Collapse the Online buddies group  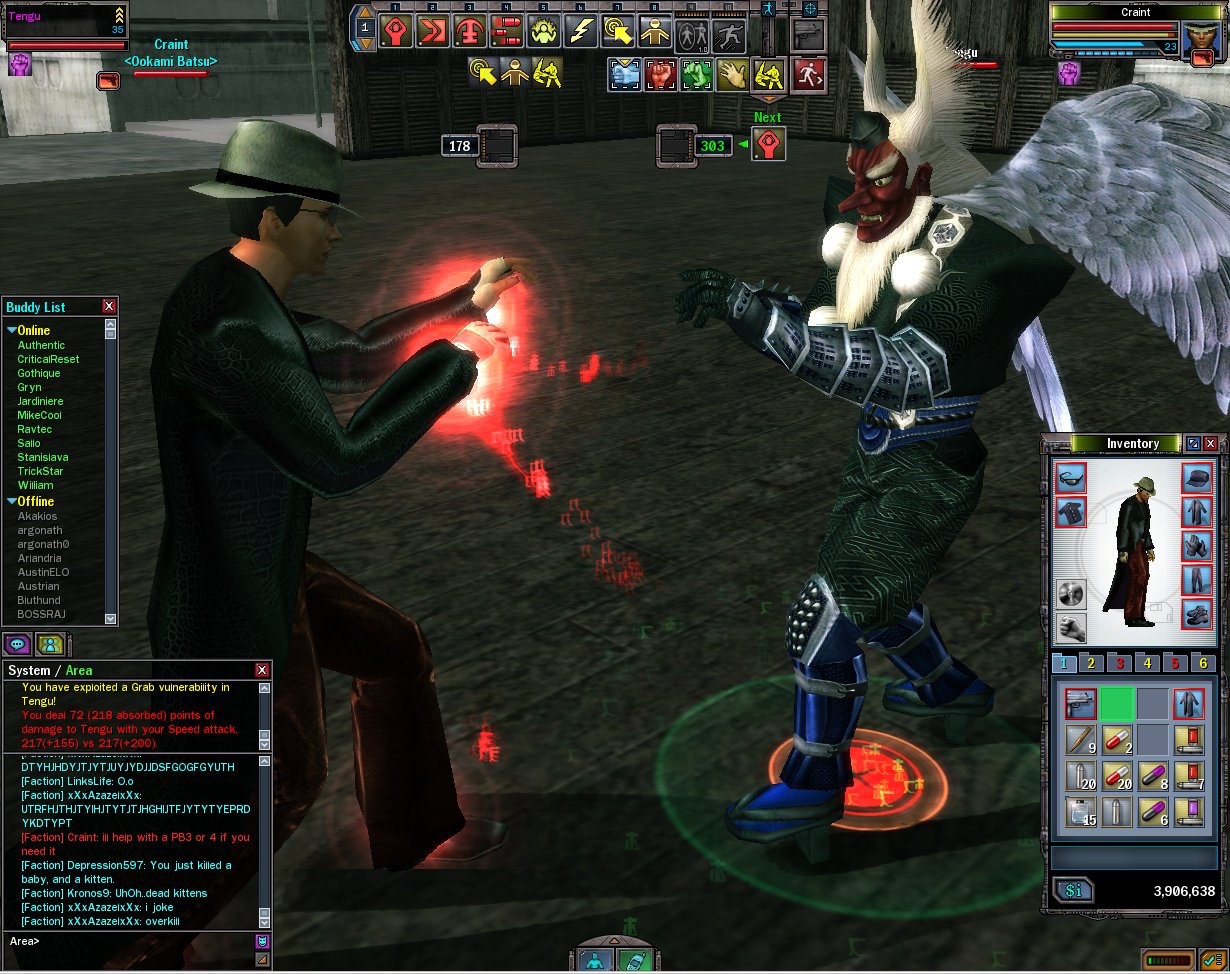pyautogui.click(x=12, y=330)
